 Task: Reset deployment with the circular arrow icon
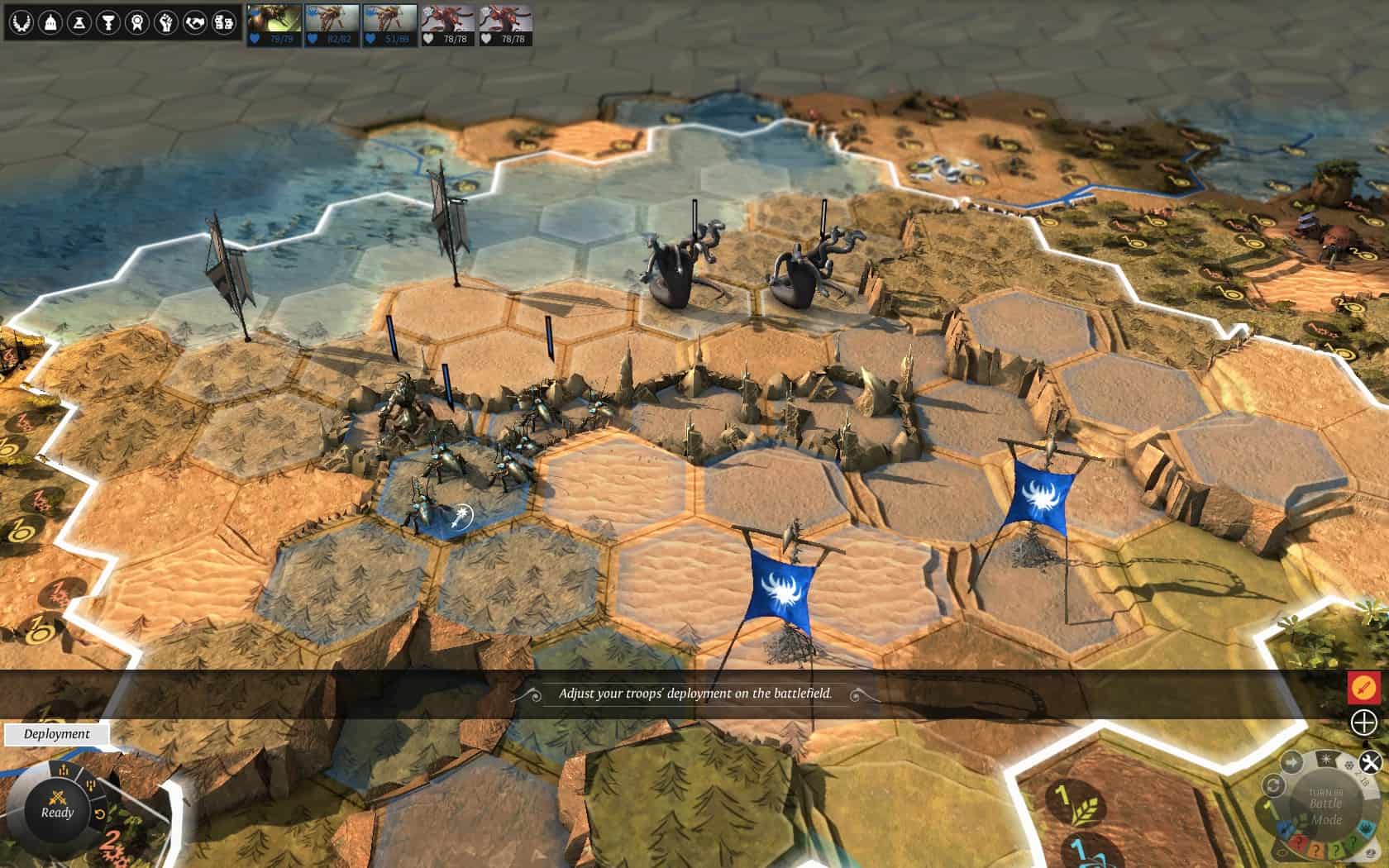[x=100, y=813]
